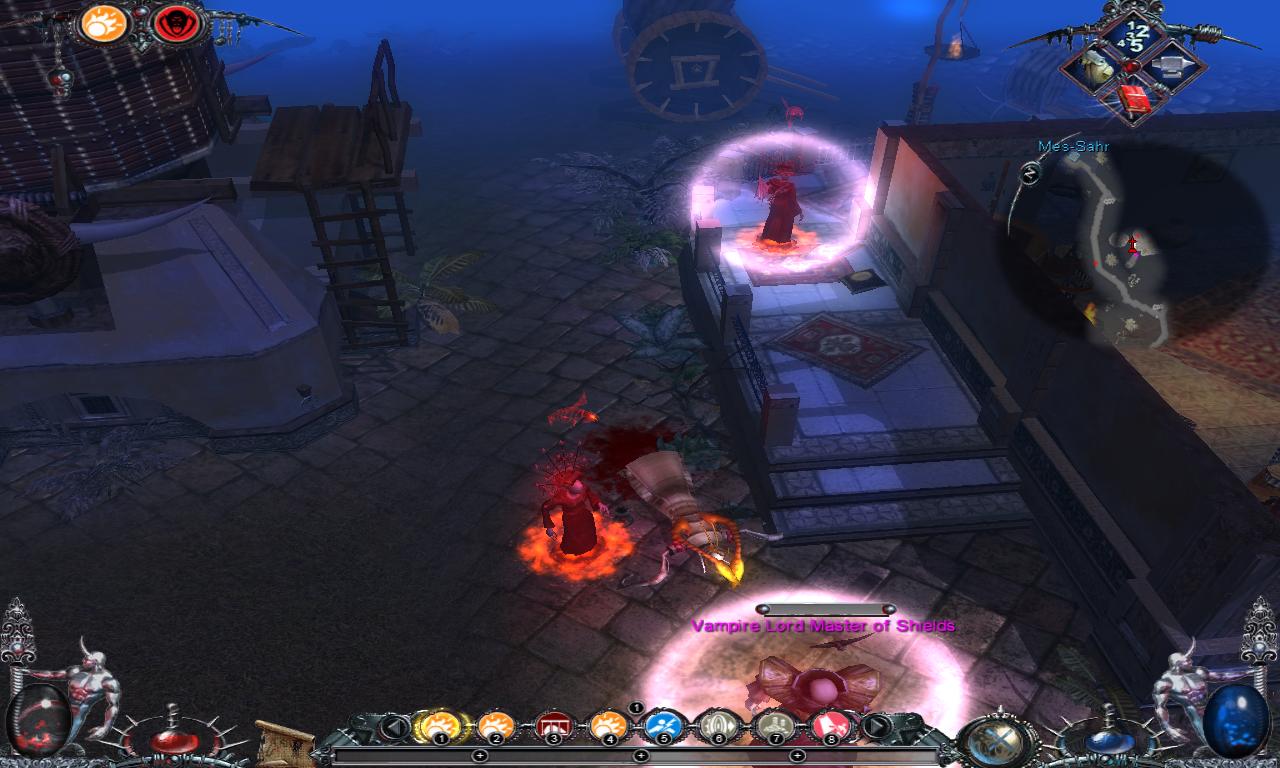Open the blacksmith anvil menu

pyautogui.click(x=1172, y=65)
